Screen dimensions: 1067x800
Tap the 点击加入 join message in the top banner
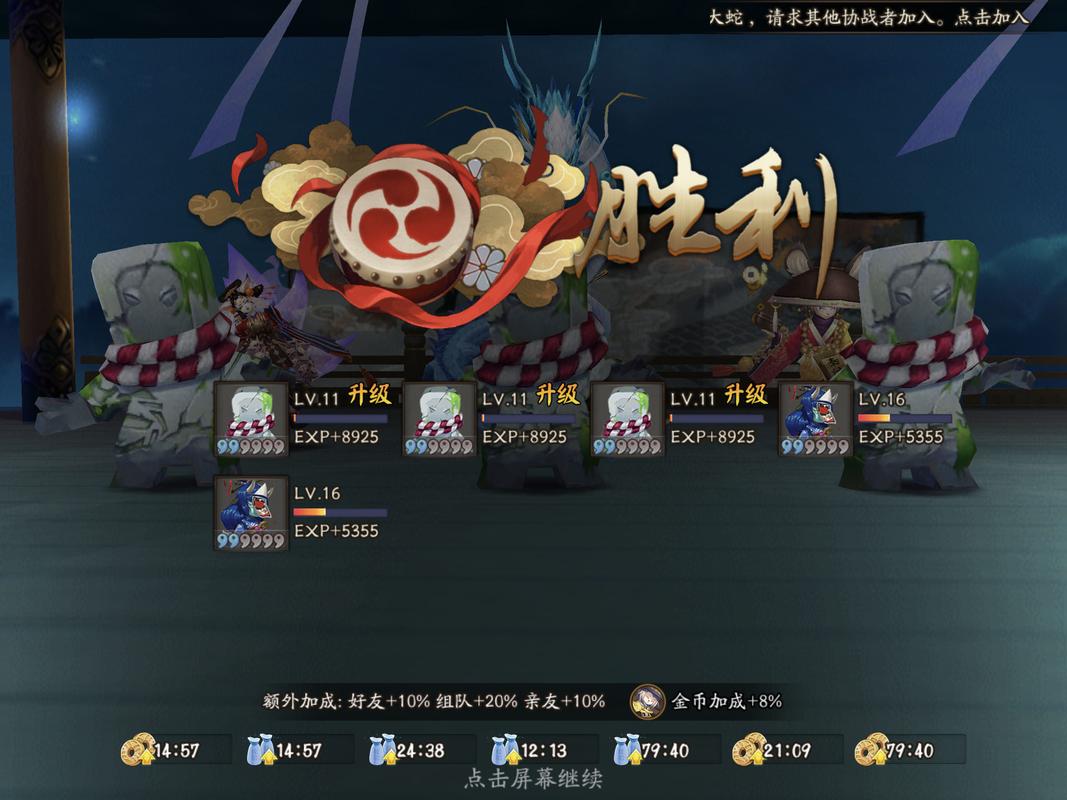(x=993, y=18)
